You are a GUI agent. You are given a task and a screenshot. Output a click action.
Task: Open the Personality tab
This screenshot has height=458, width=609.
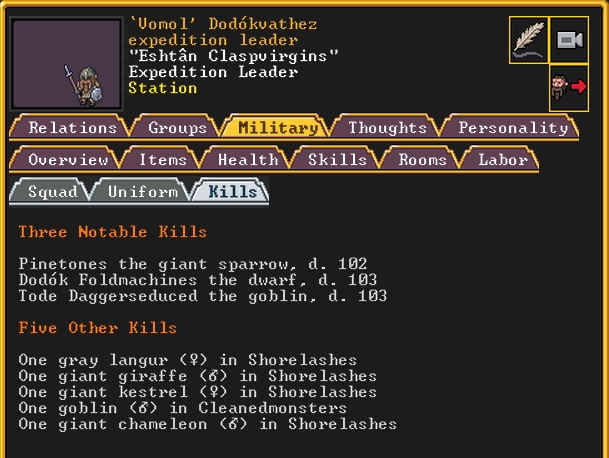coord(513,127)
